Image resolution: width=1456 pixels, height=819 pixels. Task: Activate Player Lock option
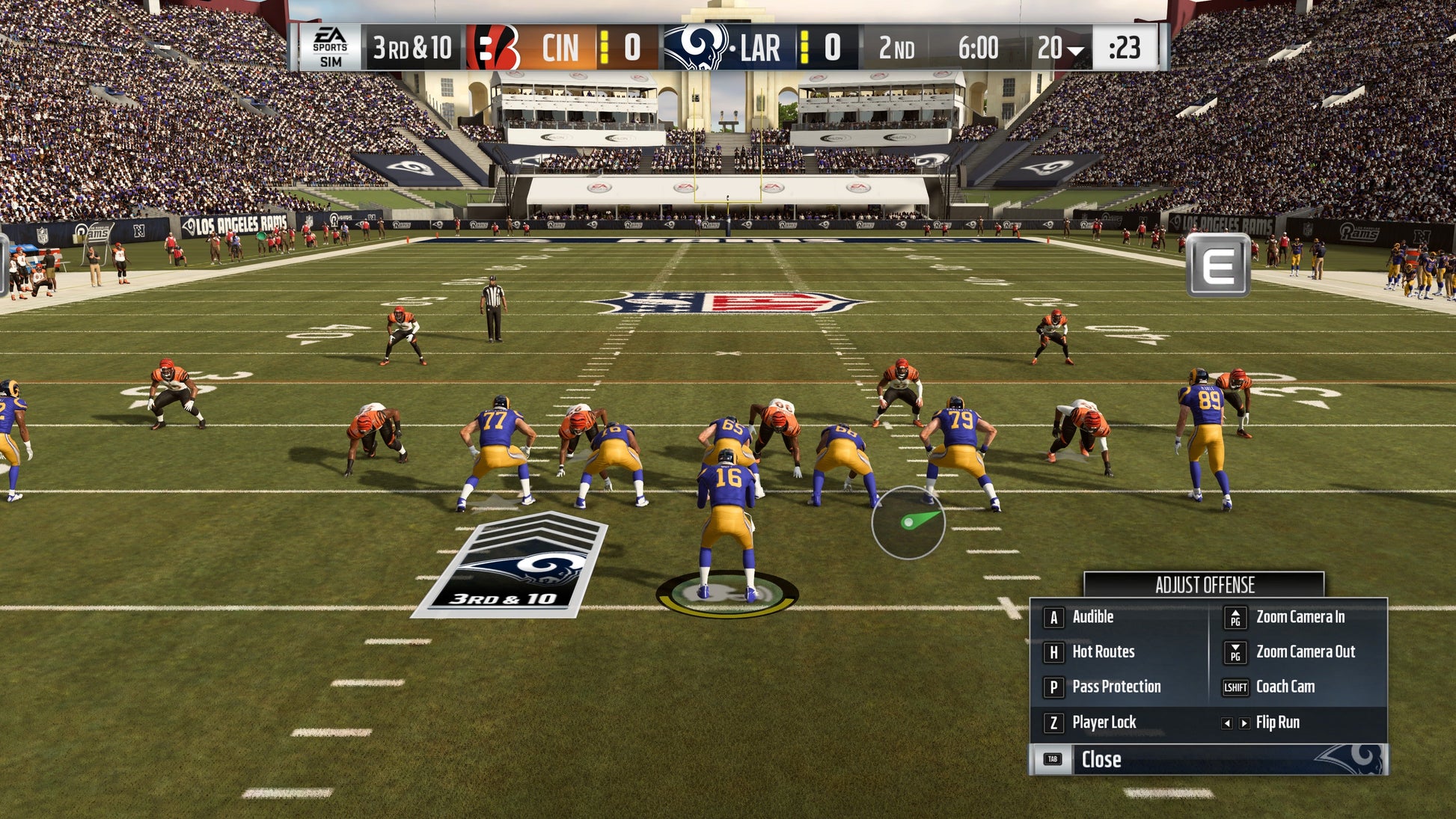coord(1104,723)
